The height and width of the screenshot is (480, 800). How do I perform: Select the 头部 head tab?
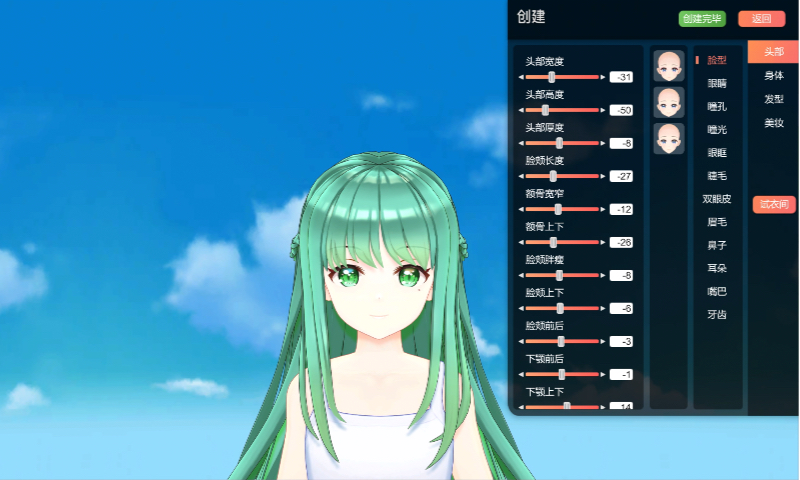click(773, 52)
